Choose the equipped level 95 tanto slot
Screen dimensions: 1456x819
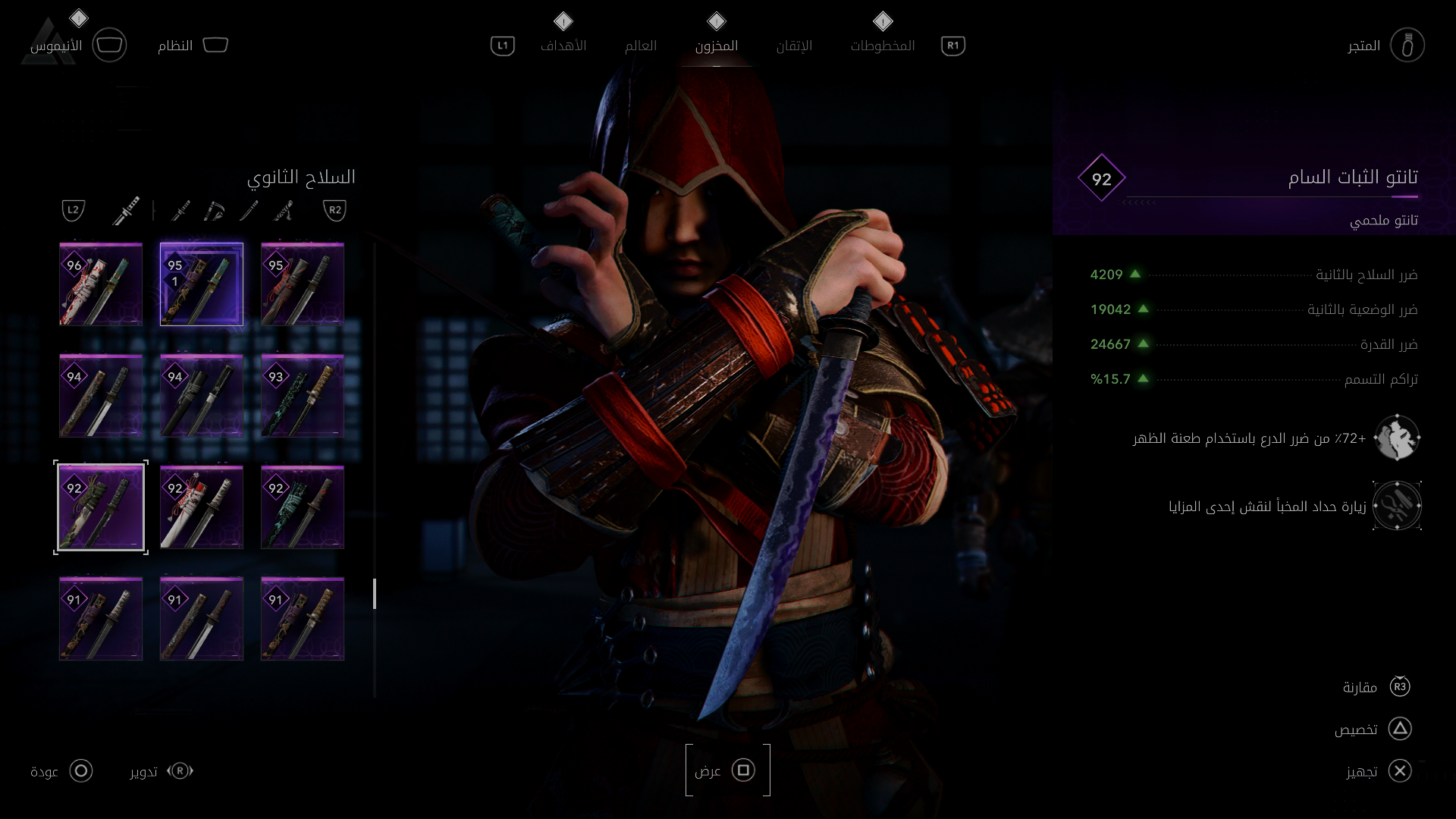(x=202, y=284)
